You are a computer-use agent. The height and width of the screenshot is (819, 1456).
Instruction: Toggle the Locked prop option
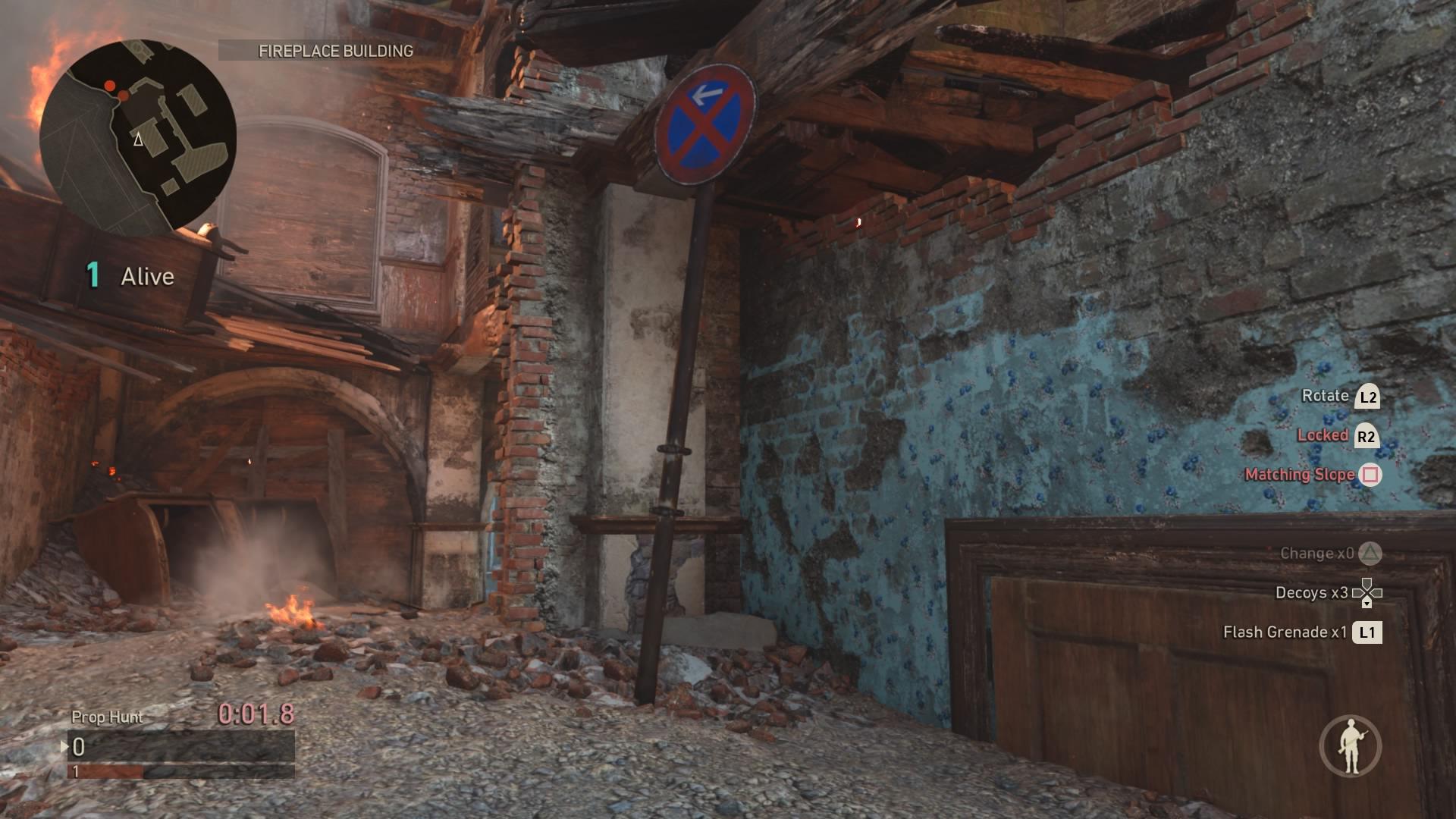[1337, 435]
